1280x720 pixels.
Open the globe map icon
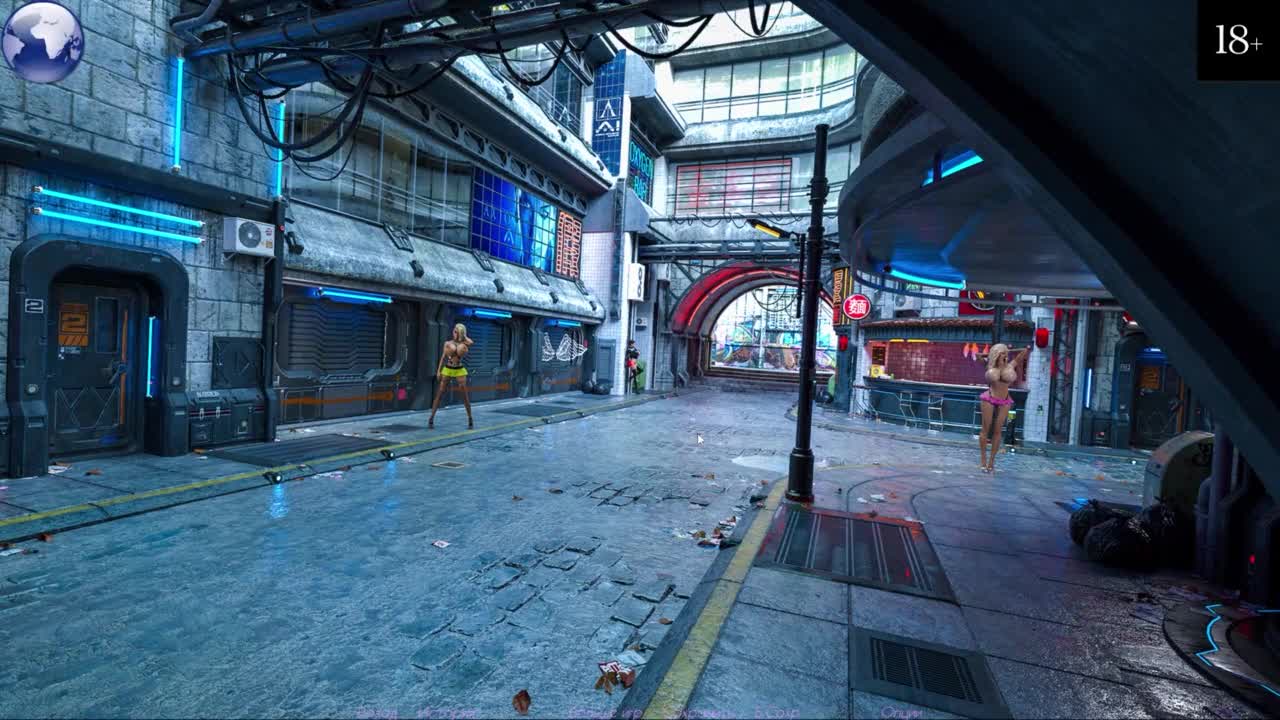tap(42, 41)
